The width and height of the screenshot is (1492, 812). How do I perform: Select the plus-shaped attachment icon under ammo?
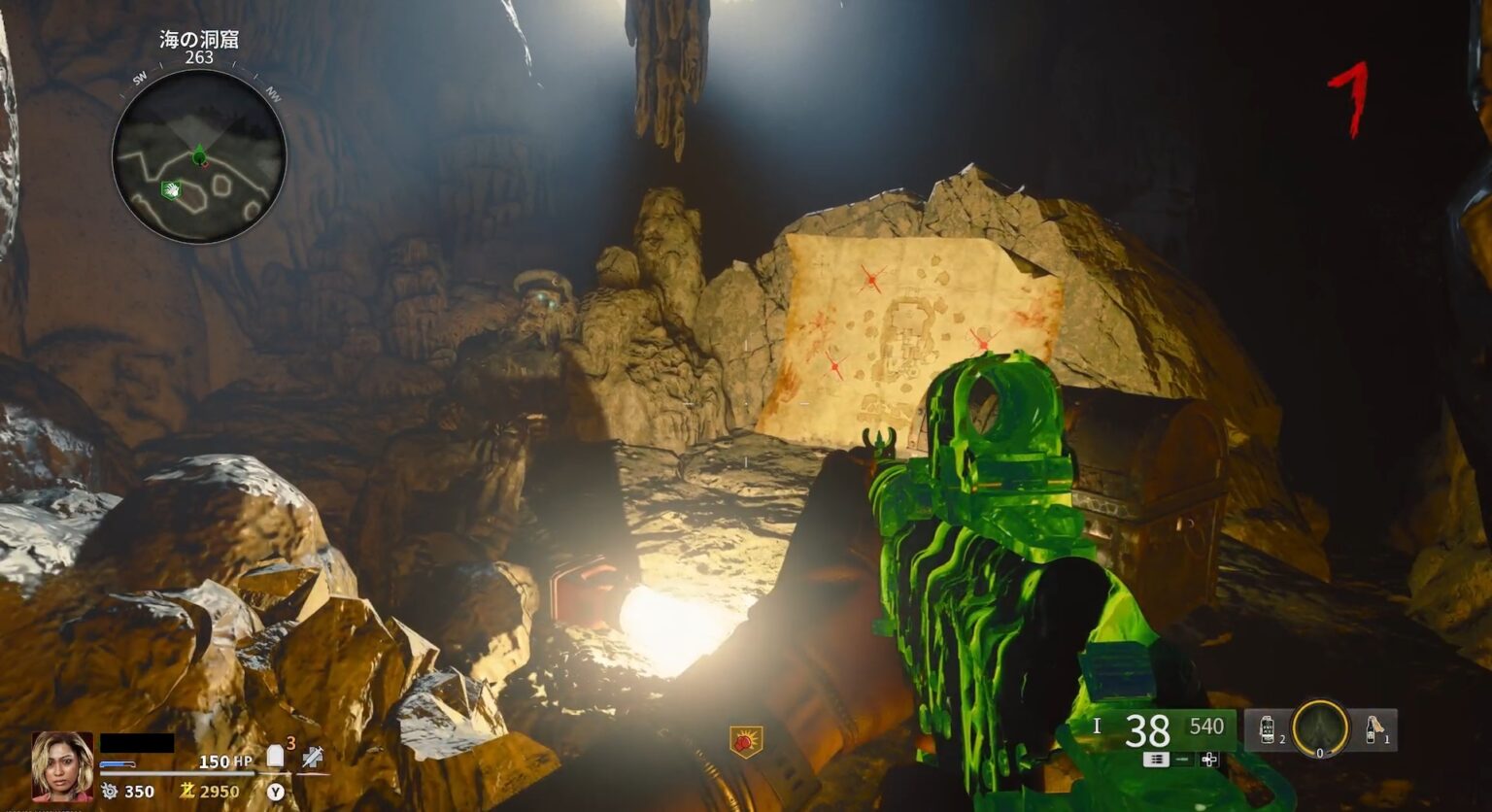1209,760
